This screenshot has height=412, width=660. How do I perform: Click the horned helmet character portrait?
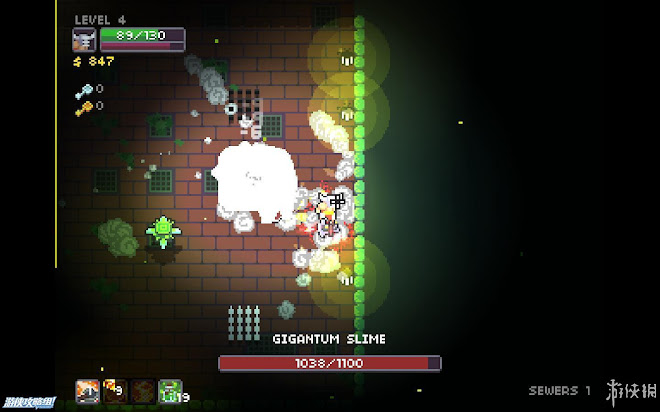84,40
